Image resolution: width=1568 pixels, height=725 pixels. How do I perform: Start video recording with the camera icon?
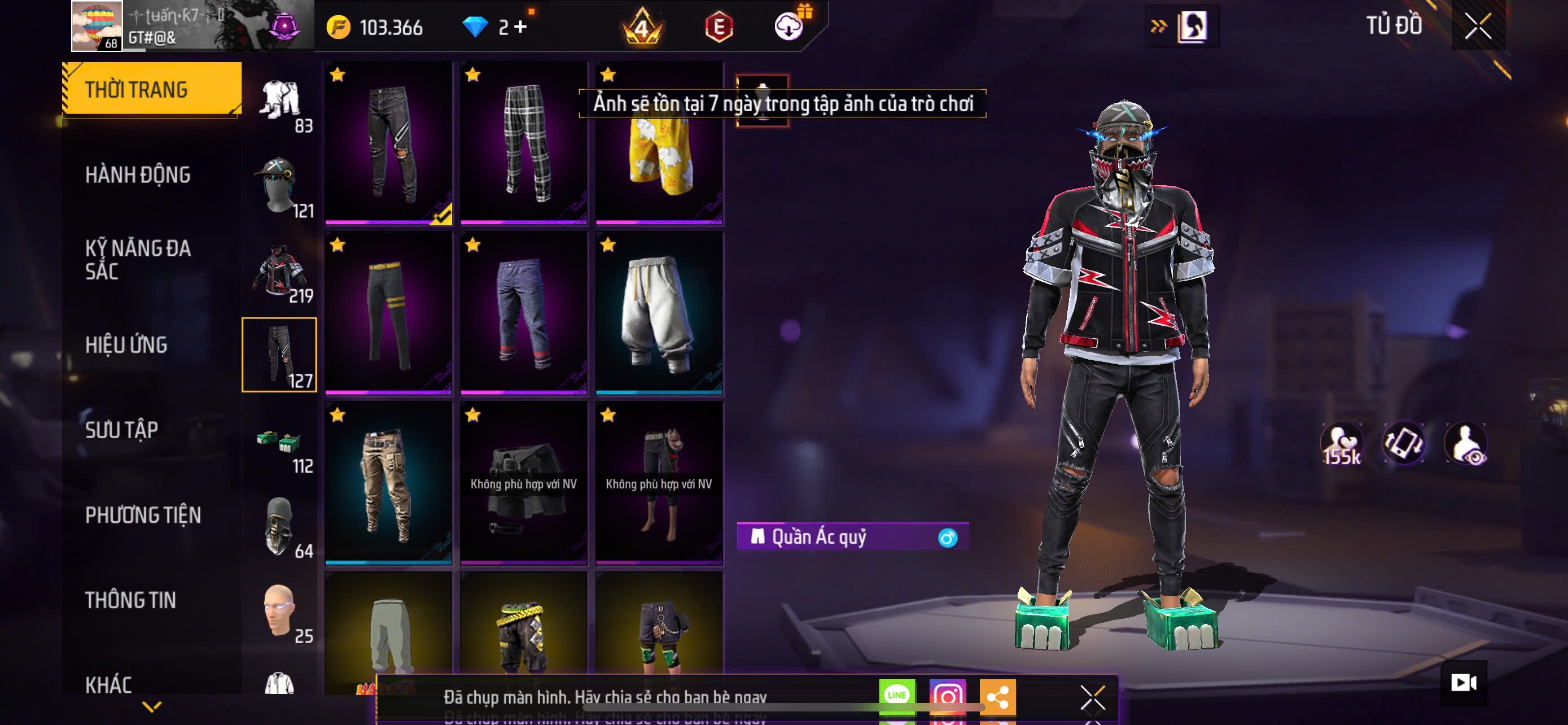pos(1464,683)
